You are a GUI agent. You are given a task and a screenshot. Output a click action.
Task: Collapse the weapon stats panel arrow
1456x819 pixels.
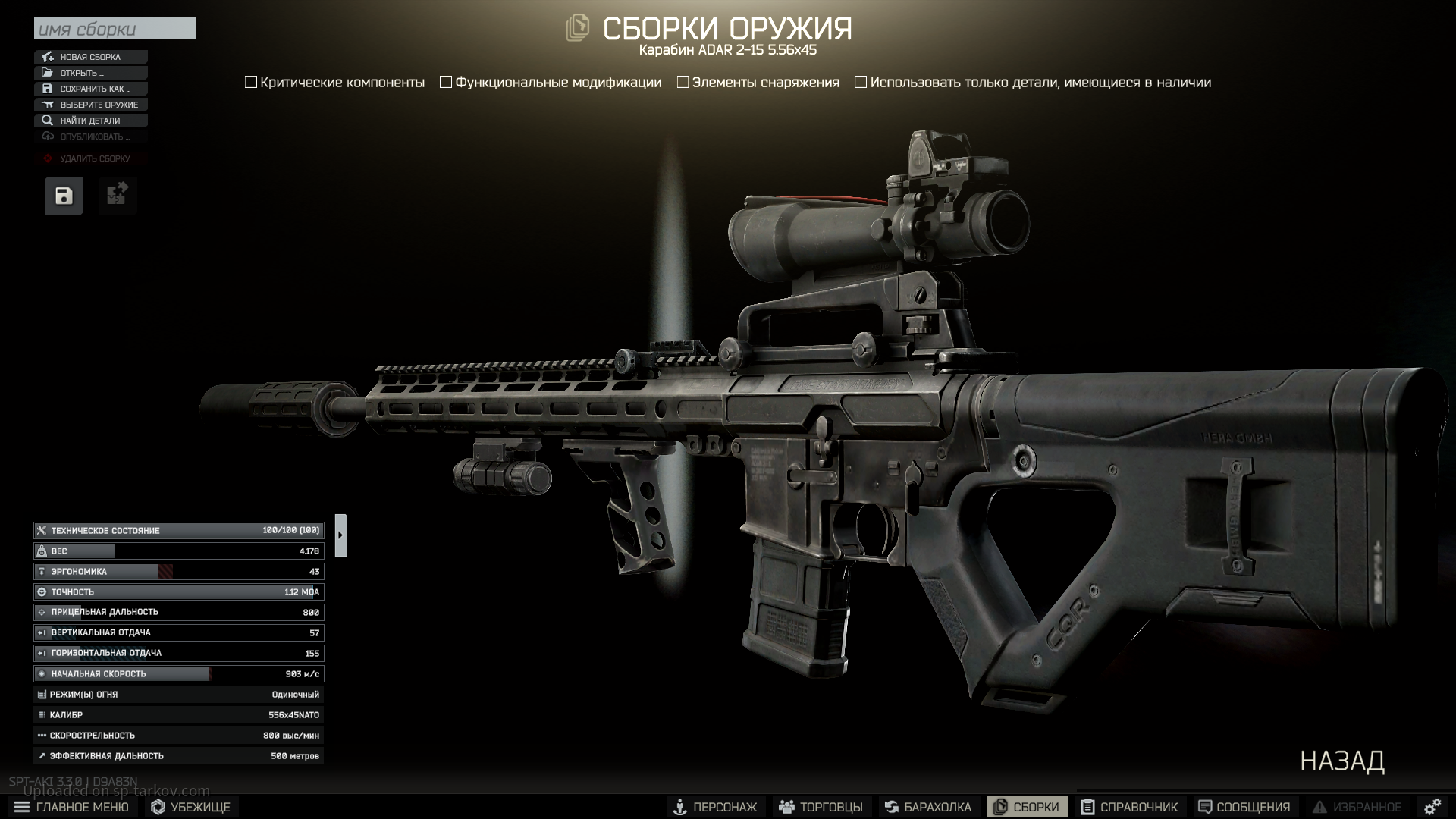tap(340, 535)
